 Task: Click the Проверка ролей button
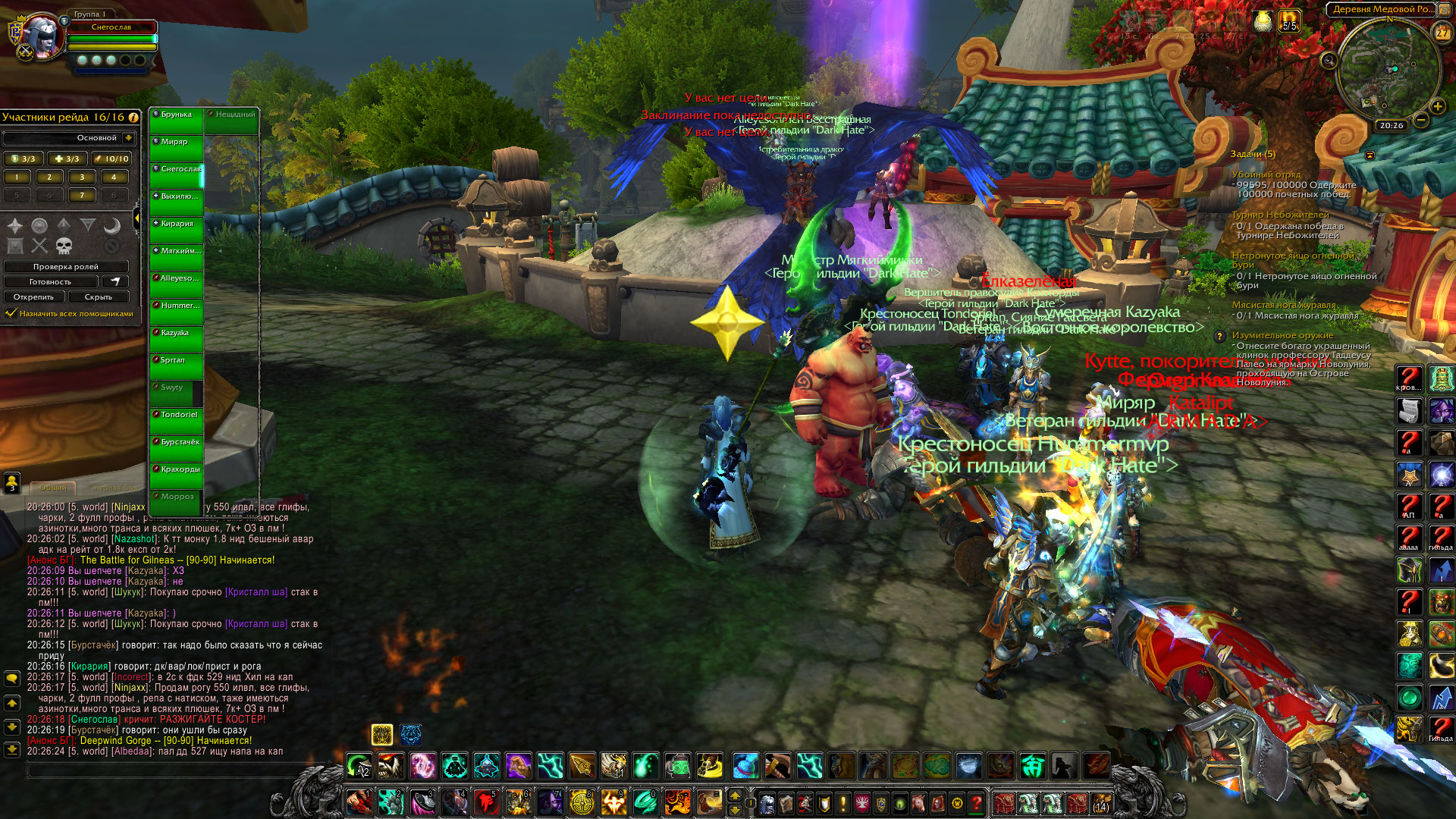[66, 266]
